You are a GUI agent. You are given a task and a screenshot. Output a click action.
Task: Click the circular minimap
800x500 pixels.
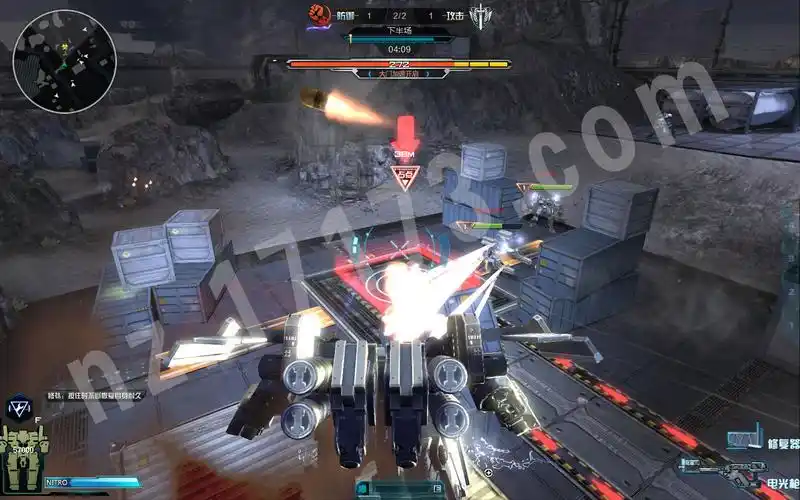tap(64, 60)
